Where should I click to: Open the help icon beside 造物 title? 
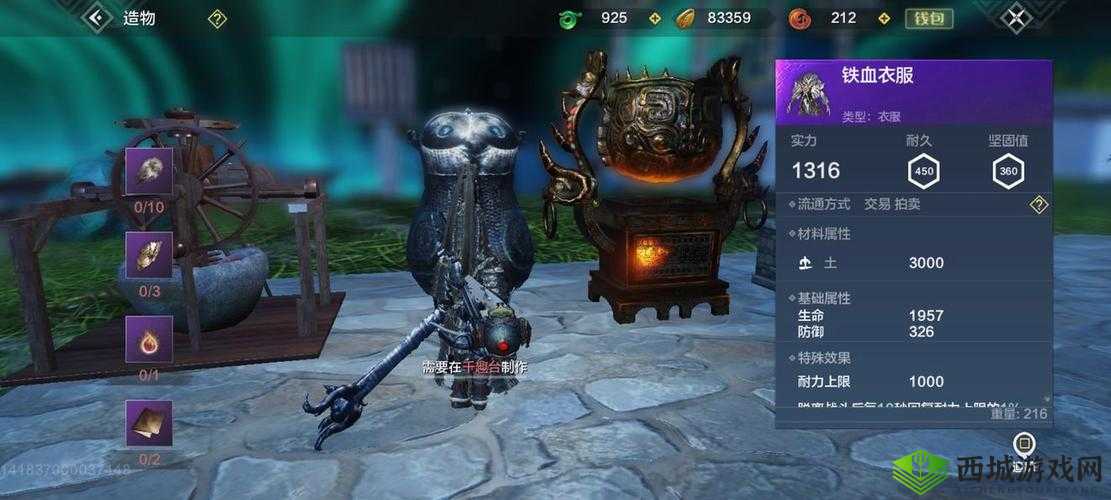click(x=217, y=18)
